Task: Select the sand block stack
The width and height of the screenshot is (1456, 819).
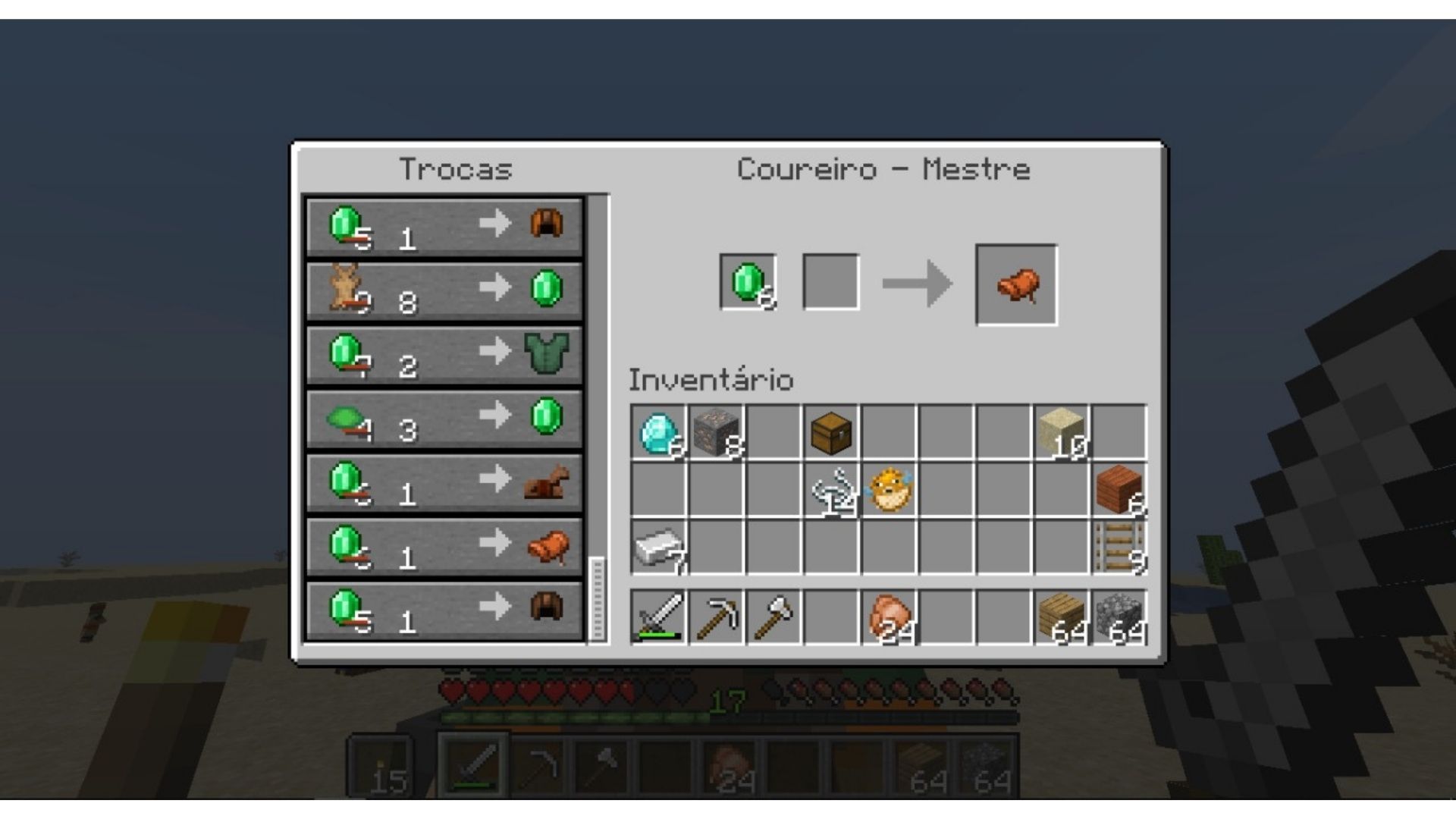Action: [1062, 433]
